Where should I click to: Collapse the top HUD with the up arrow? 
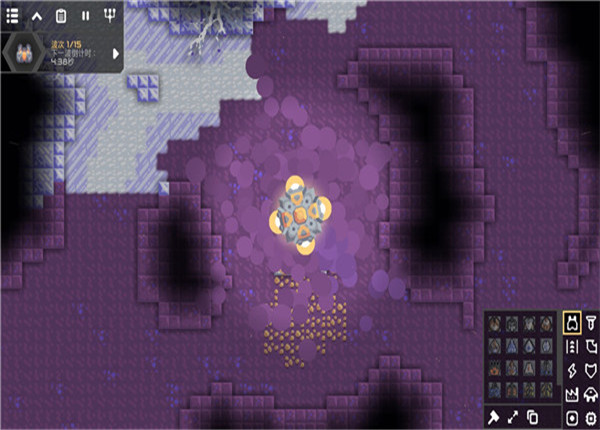point(38,15)
